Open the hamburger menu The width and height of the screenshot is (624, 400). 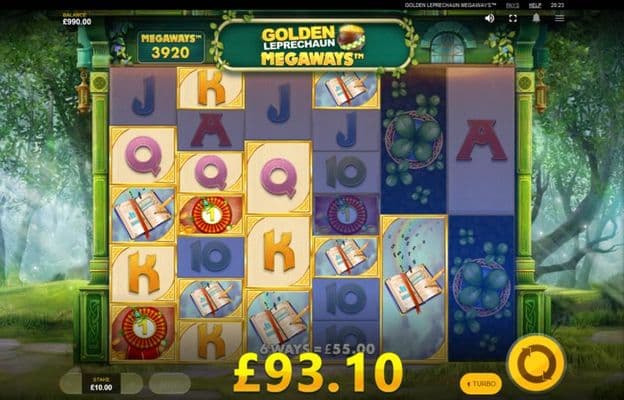pyautogui.click(x=558, y=18)
